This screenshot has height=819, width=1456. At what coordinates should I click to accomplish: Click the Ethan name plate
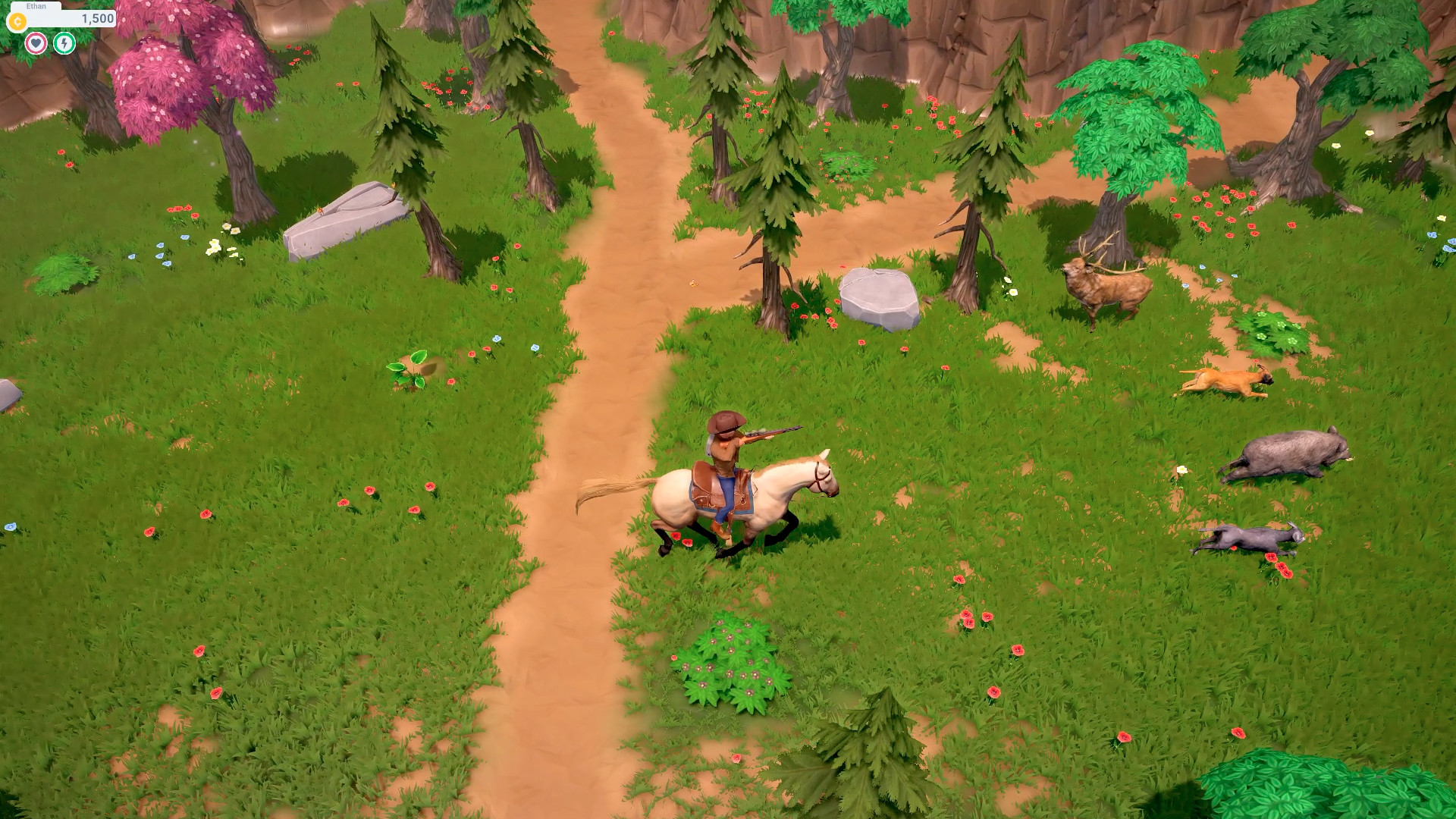pyautogui.click(x=35, y=6)
